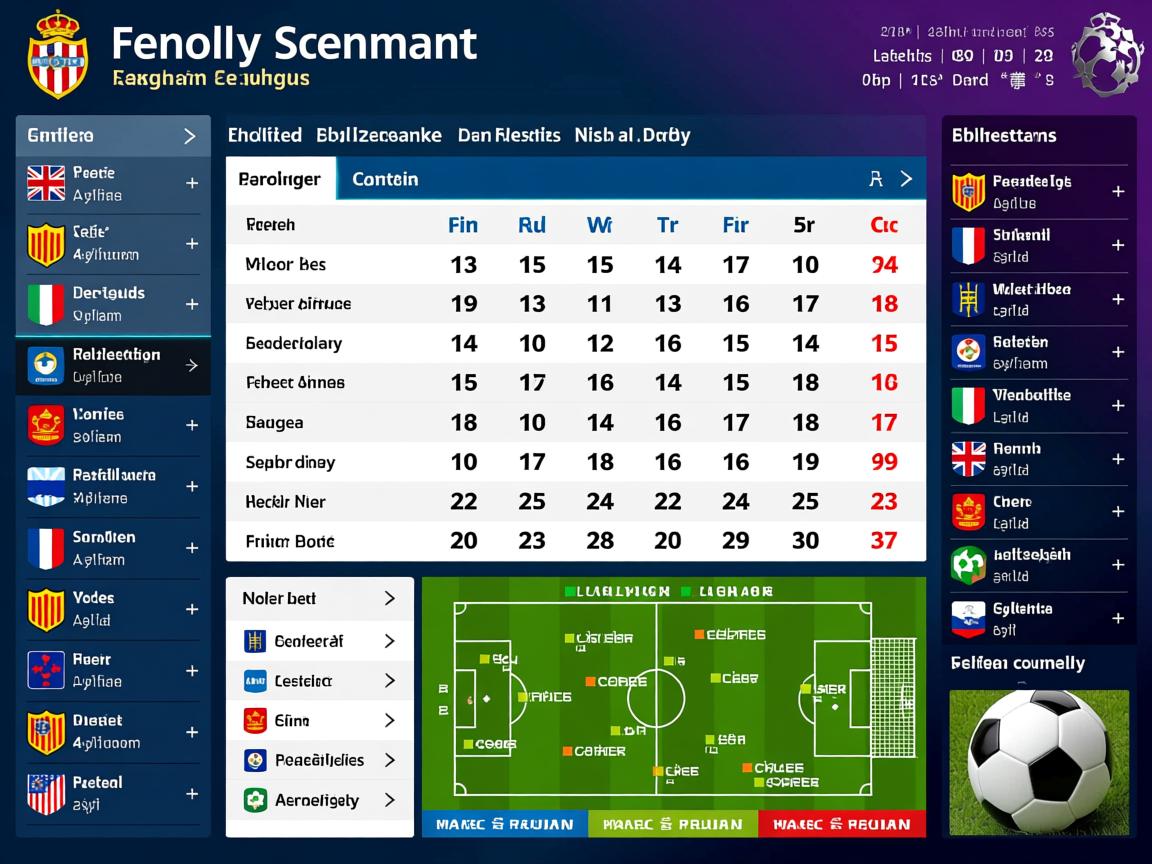Viewport: 1152px width, 864px height.
Task: Click the soccer ball thumbnail
Action: click(x=1039, y=762)
